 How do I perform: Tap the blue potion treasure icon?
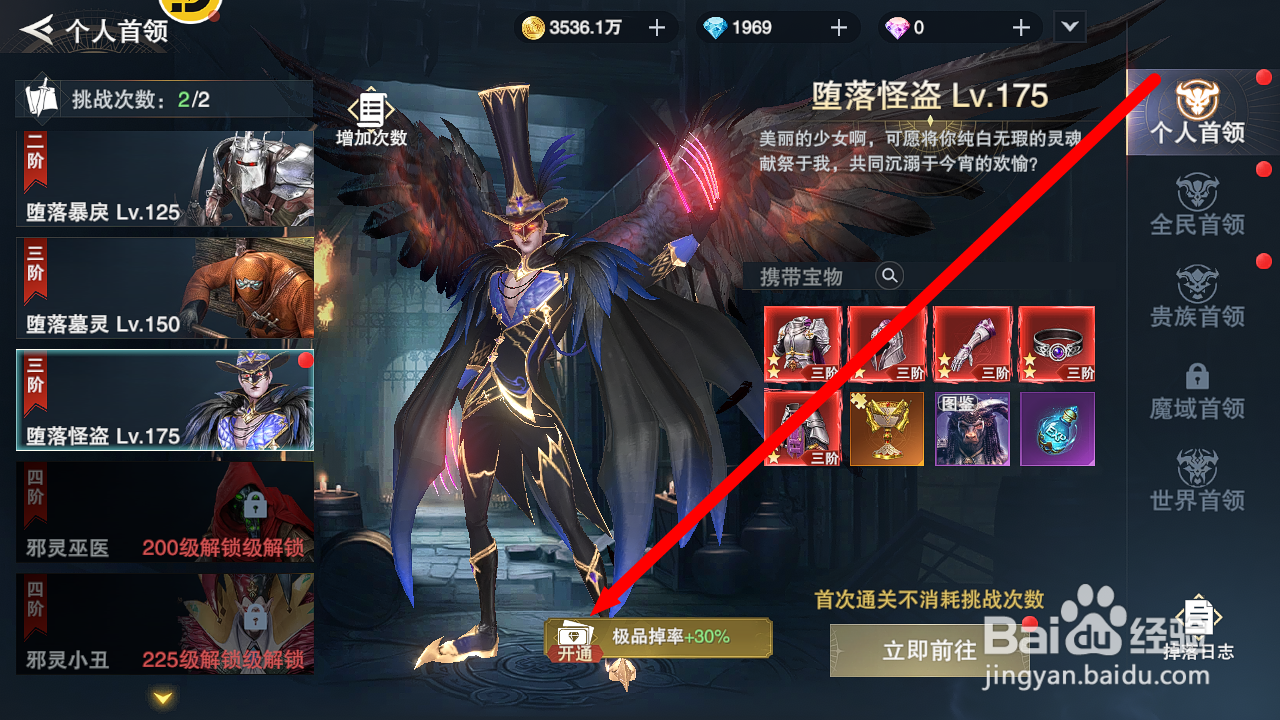(x=1057, y=430)
